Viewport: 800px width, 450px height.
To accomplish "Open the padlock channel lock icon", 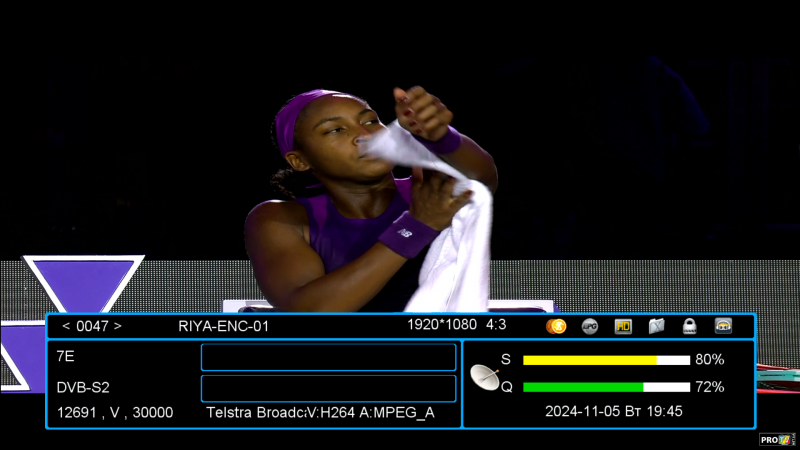I will pyautogui.click(x=689, y=326).
